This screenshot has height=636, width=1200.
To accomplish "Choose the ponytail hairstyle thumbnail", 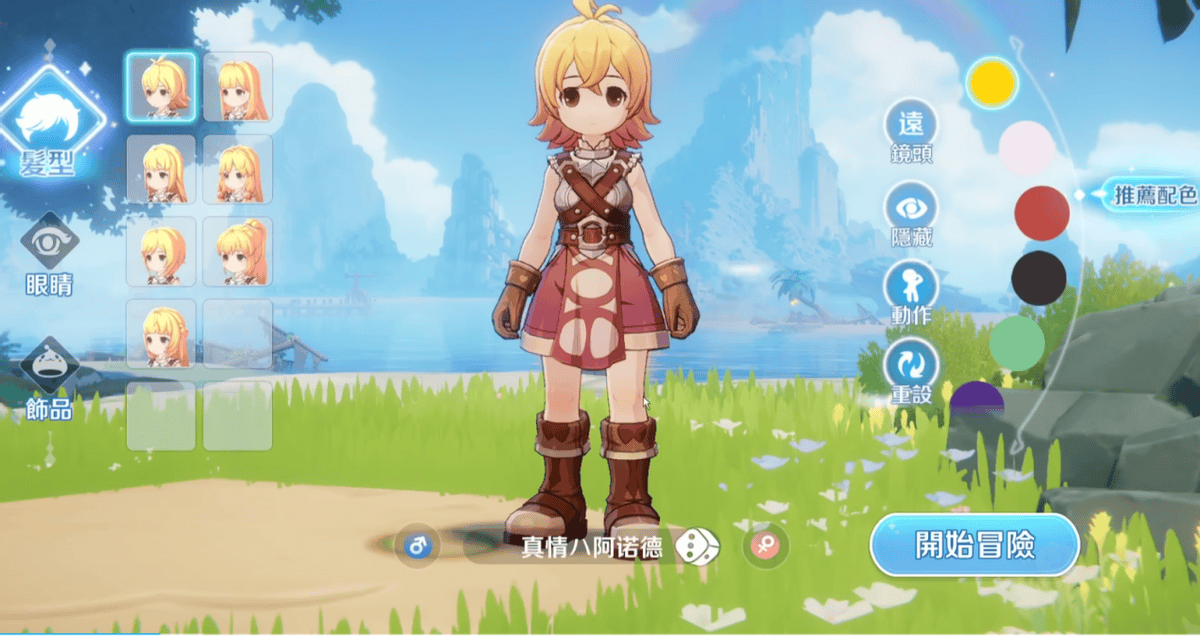I will tap(238, 251).
